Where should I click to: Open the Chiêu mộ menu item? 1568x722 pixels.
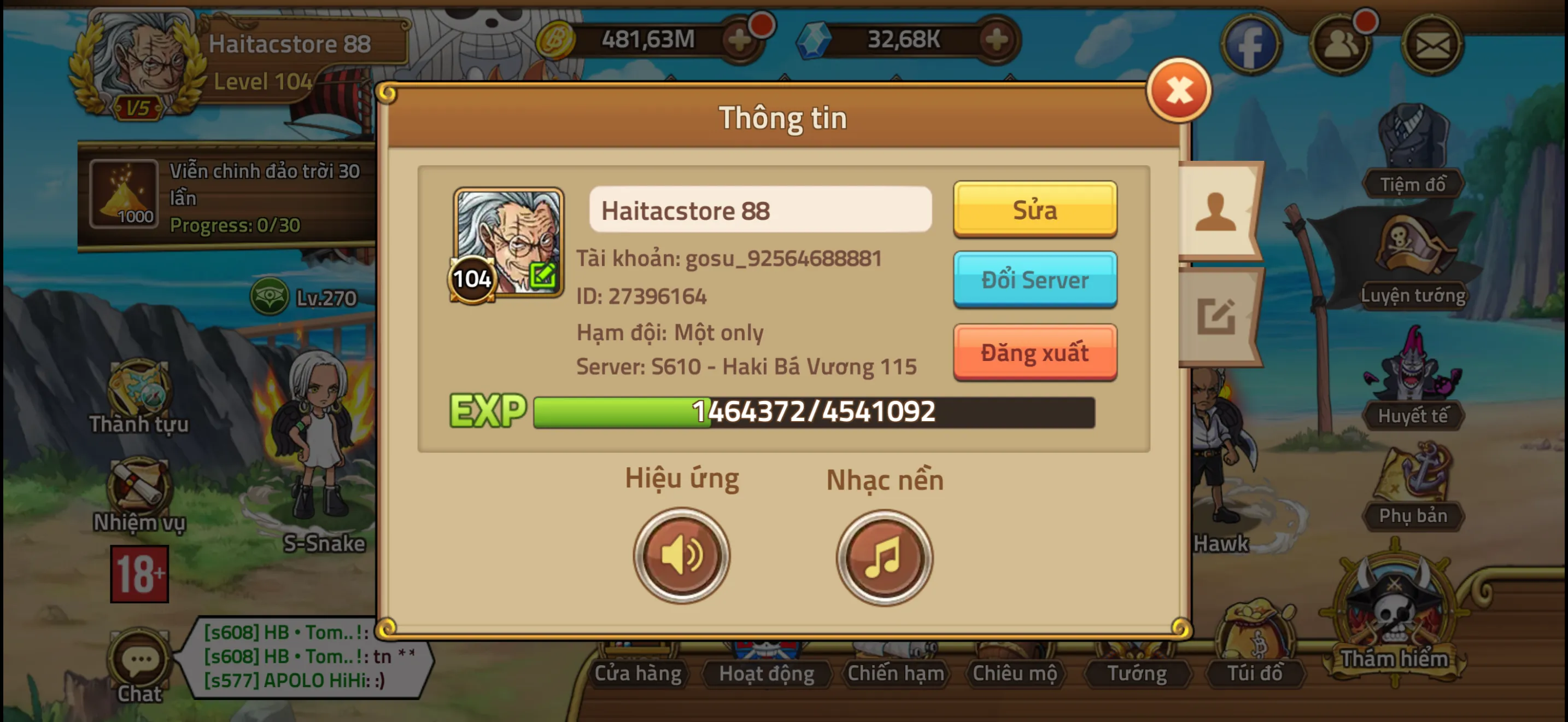click(x=1016, y=673)
